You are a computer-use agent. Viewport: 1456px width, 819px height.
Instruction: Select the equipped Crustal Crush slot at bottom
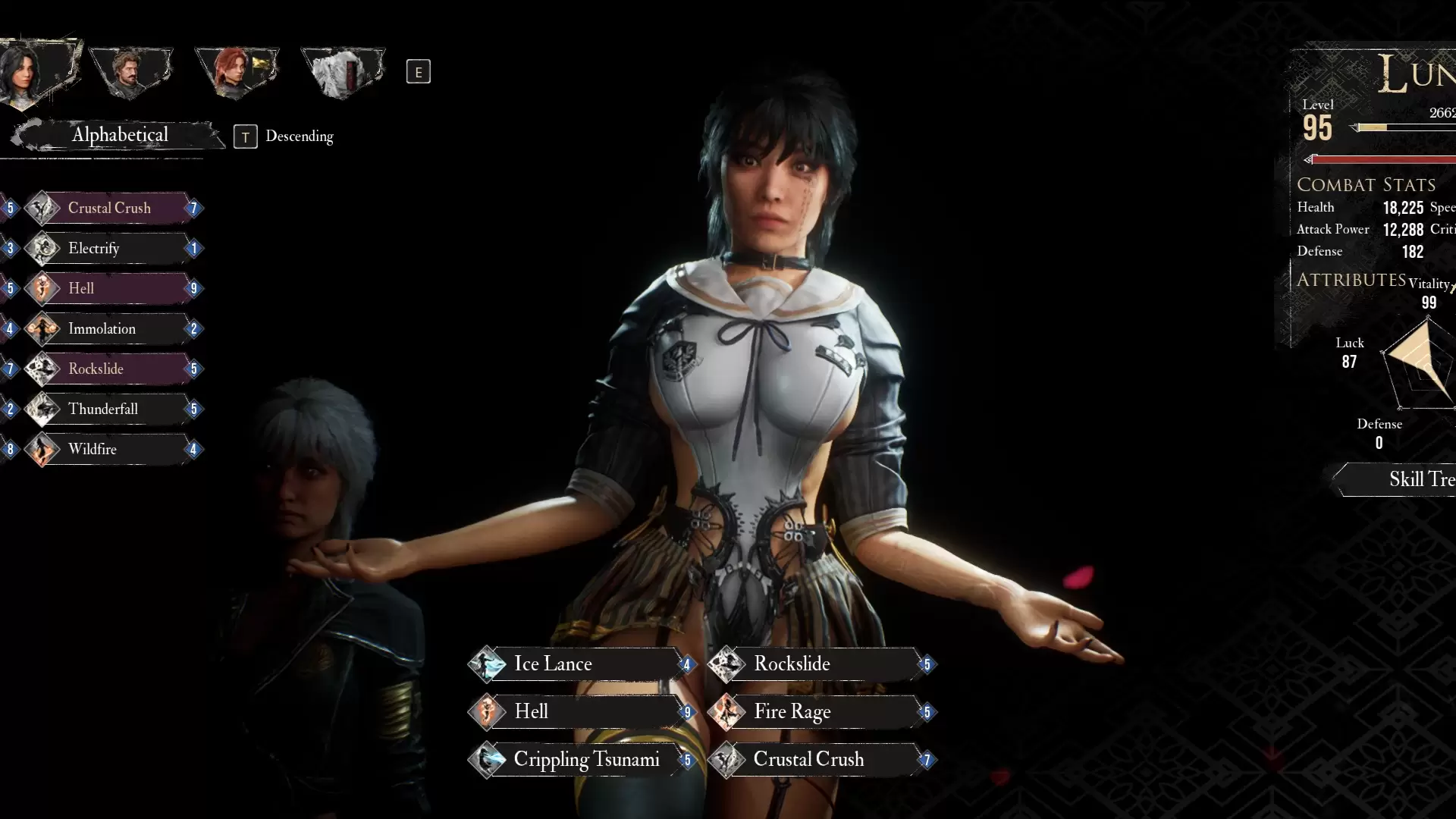(x=821, y=760)
